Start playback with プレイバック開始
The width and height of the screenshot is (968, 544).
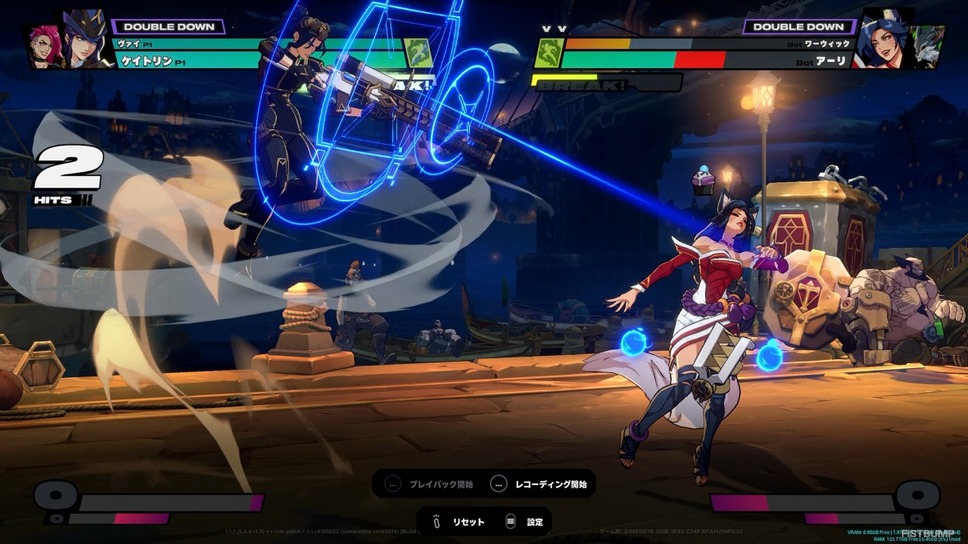pos(428,484)
